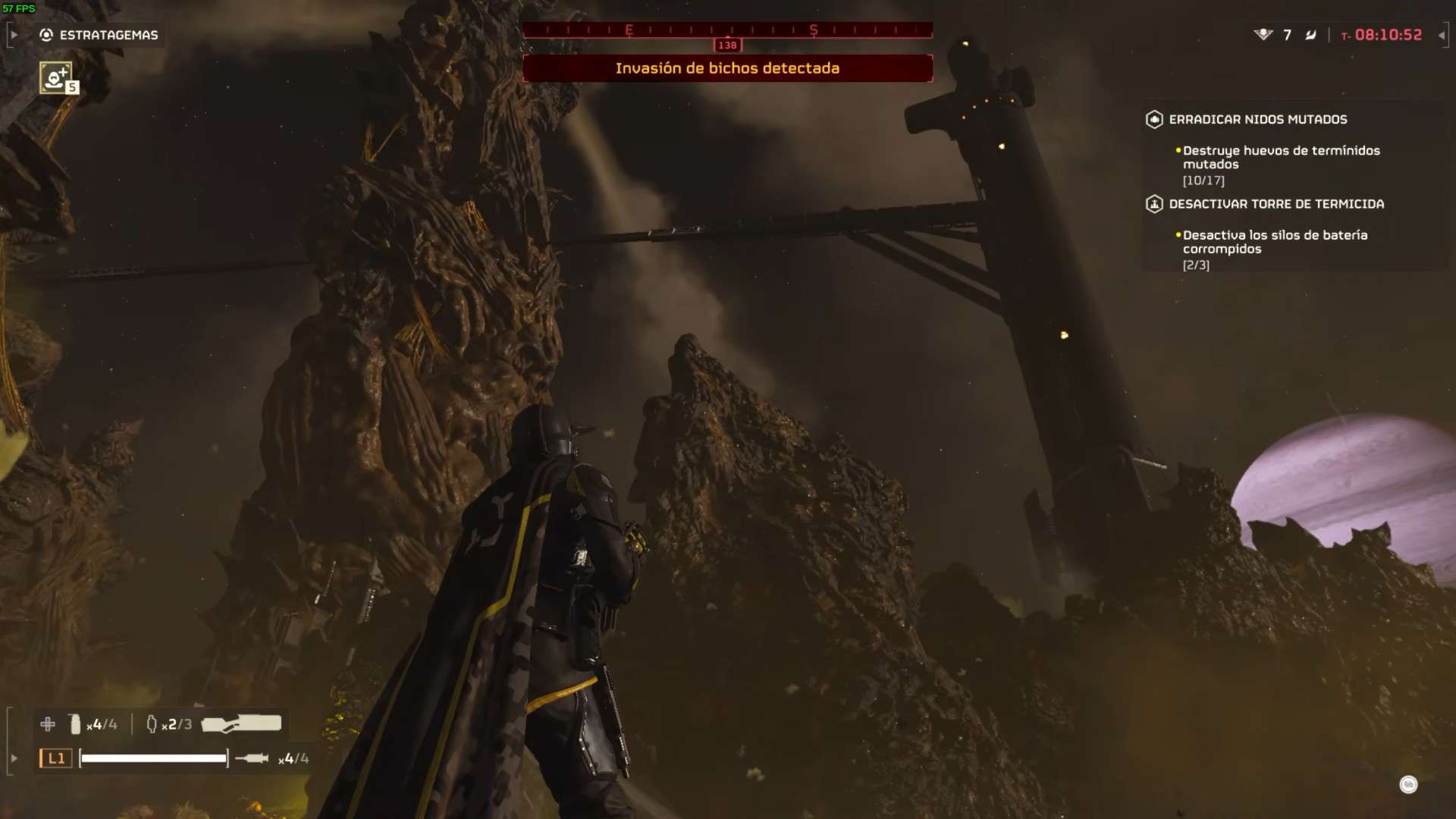The image size is (1456, 819).
Task: Toggle the L1 weapon indicator
Action: coord(55,758)
